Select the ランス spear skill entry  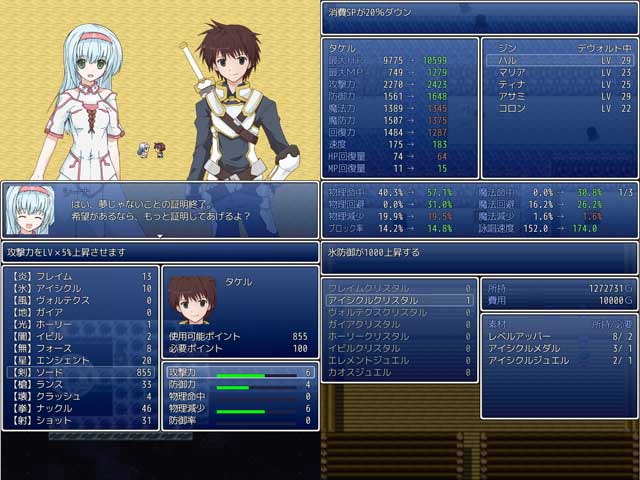click(80, 384)
